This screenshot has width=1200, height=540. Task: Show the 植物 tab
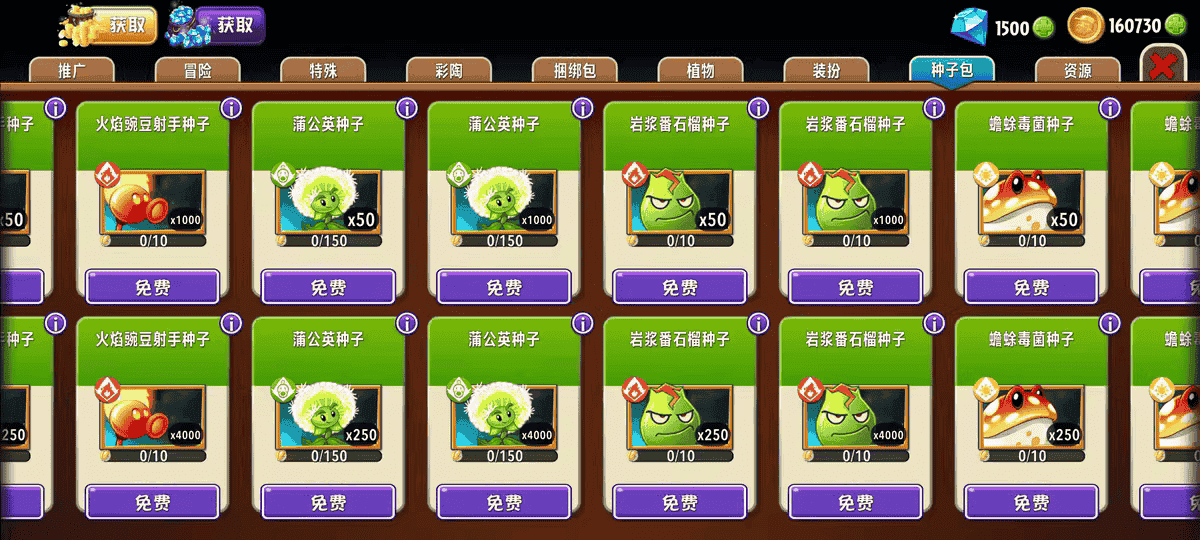pos(701,71)
